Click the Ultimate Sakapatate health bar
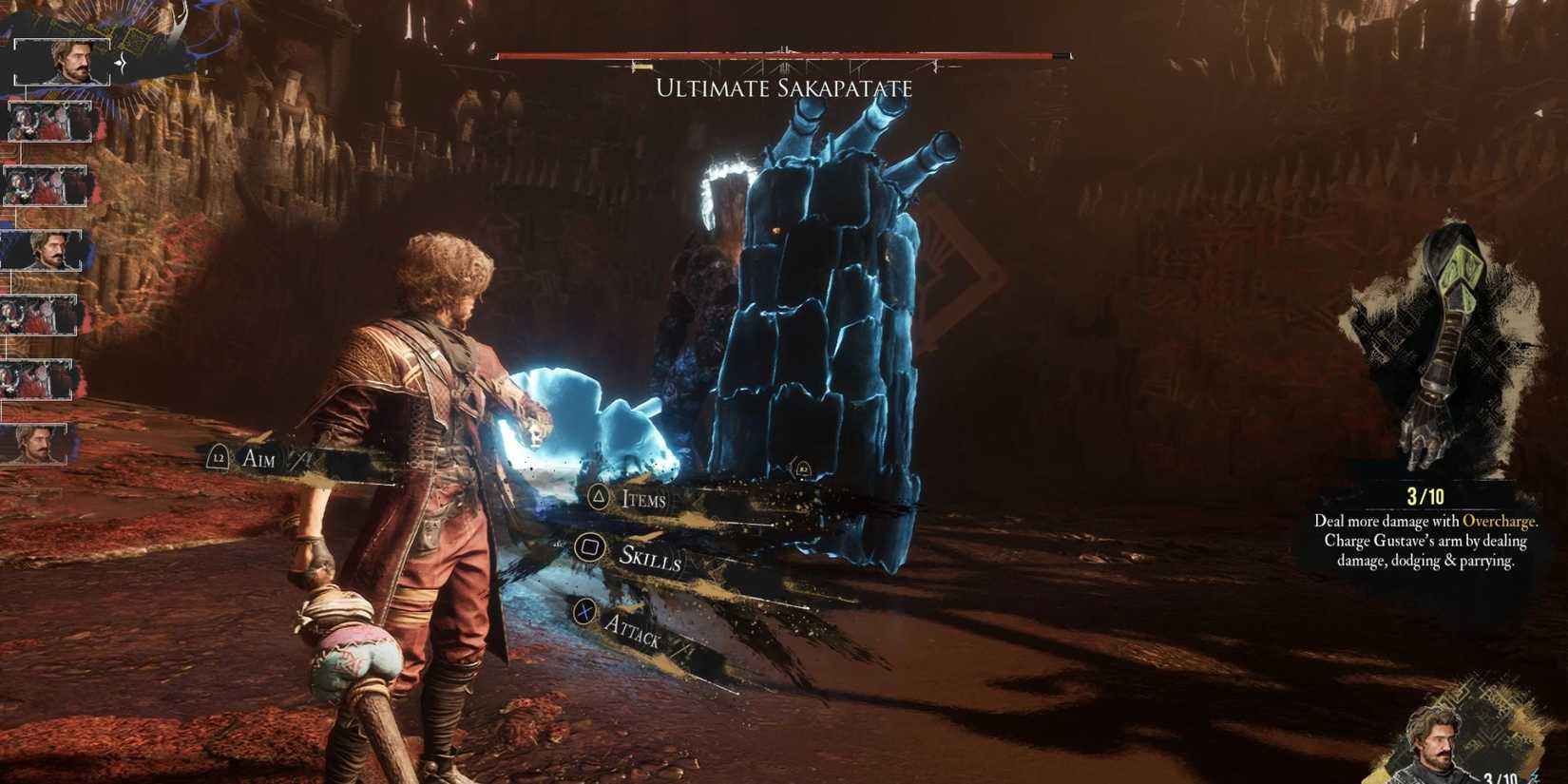This screenshot has width=1568, height=784. click(782, 56)
